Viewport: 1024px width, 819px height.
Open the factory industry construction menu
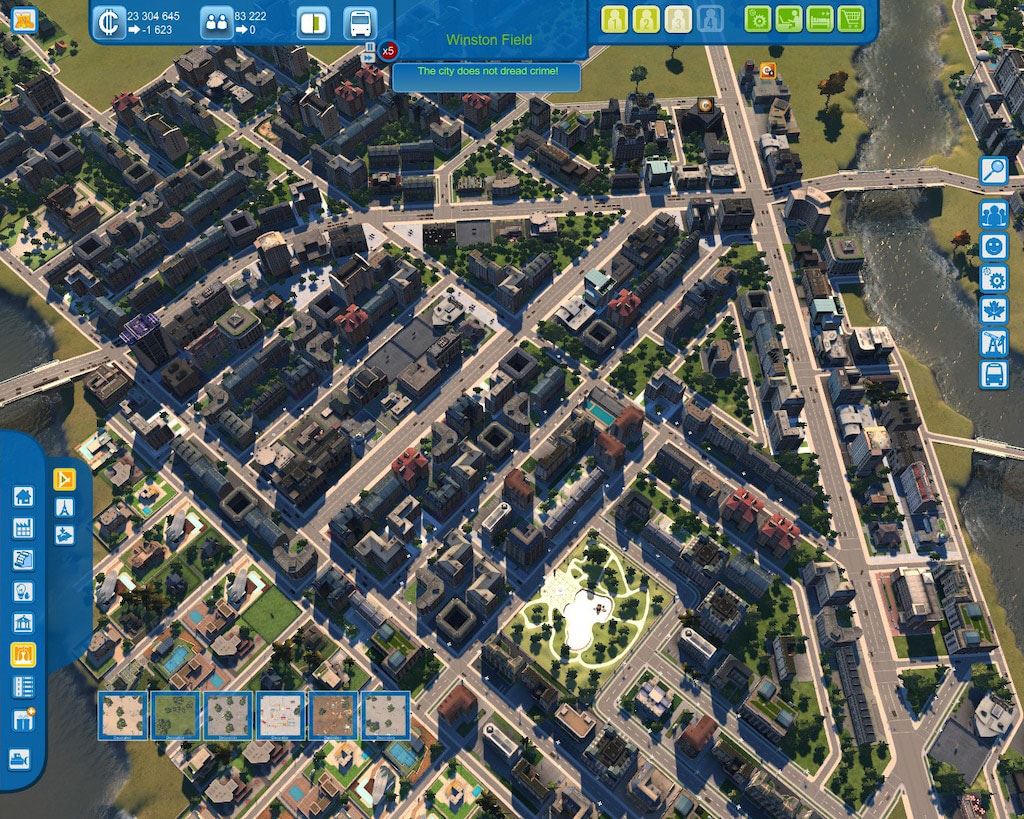(x=23, y=529)
